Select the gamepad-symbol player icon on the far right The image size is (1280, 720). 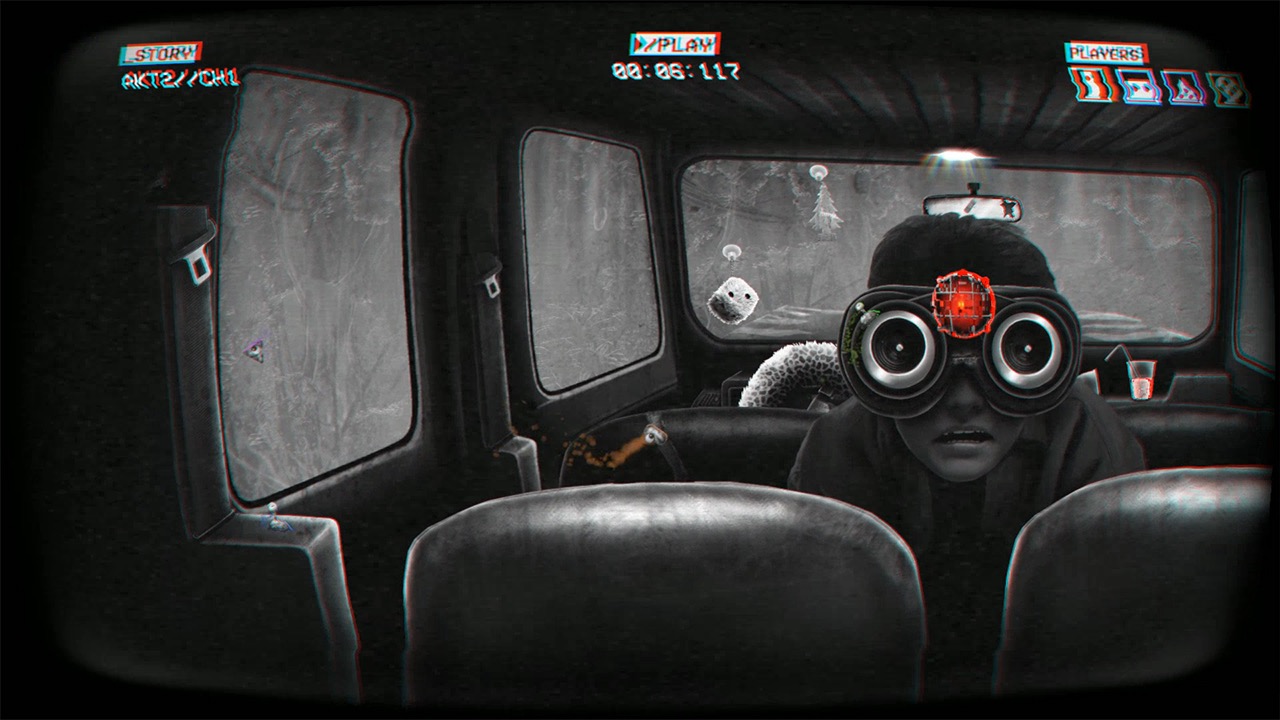1225,87
